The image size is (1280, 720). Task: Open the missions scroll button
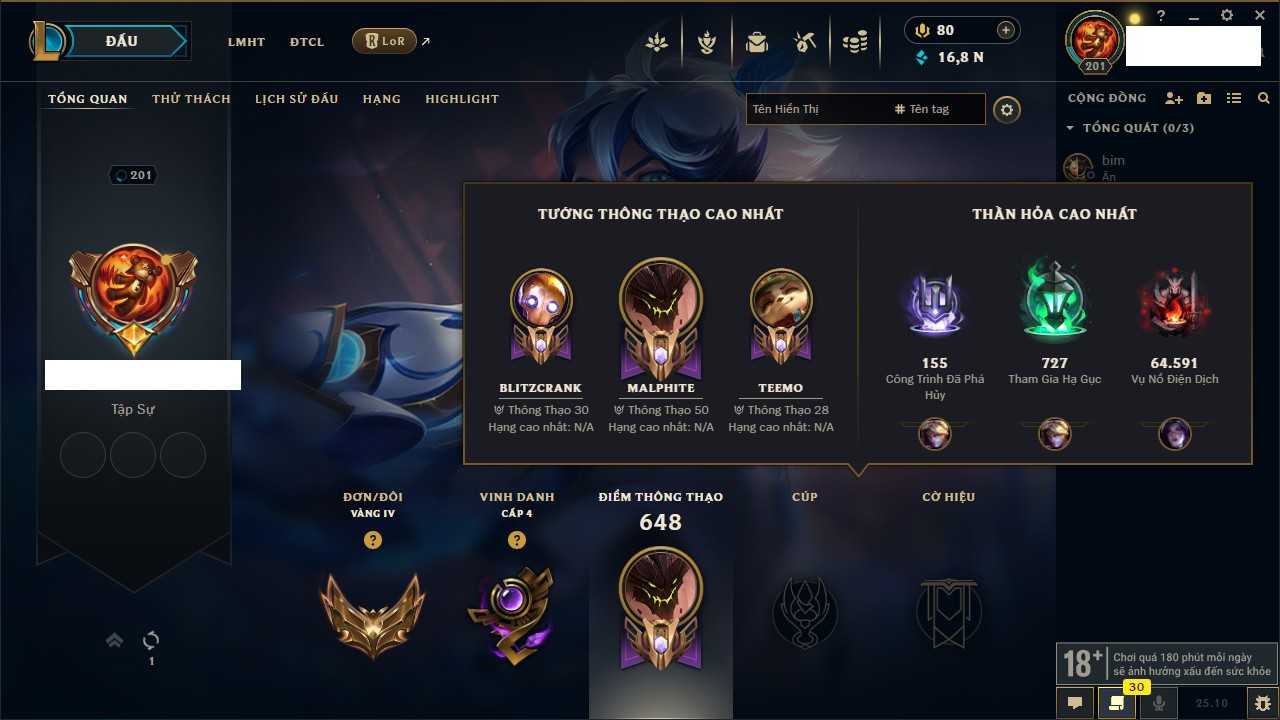click(x=1117, y=703)
